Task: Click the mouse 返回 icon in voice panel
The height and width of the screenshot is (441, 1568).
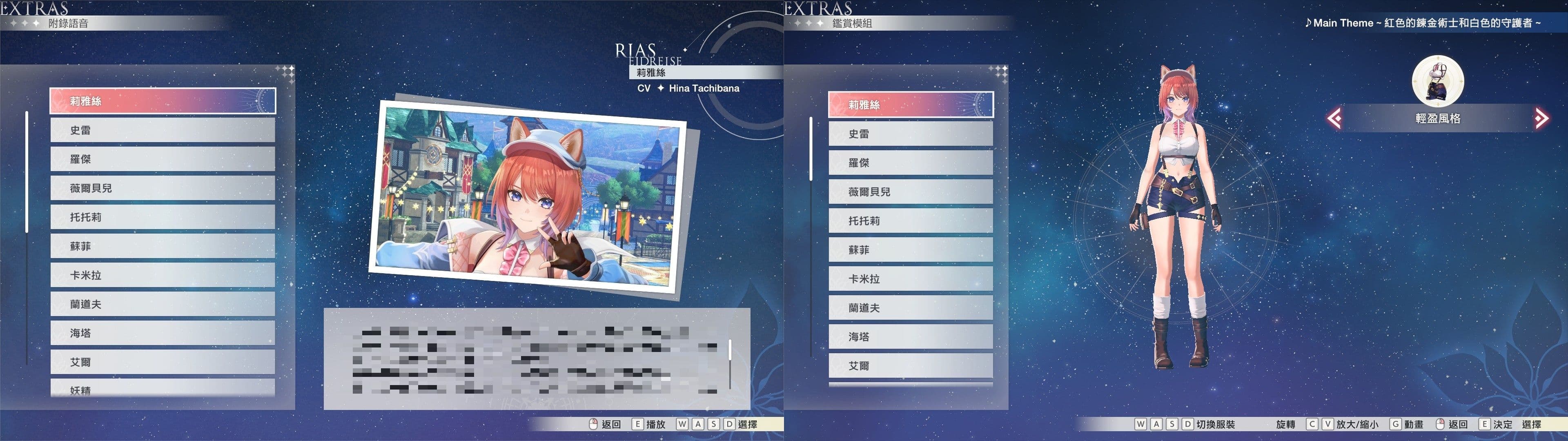Action: tap(594, 423)
